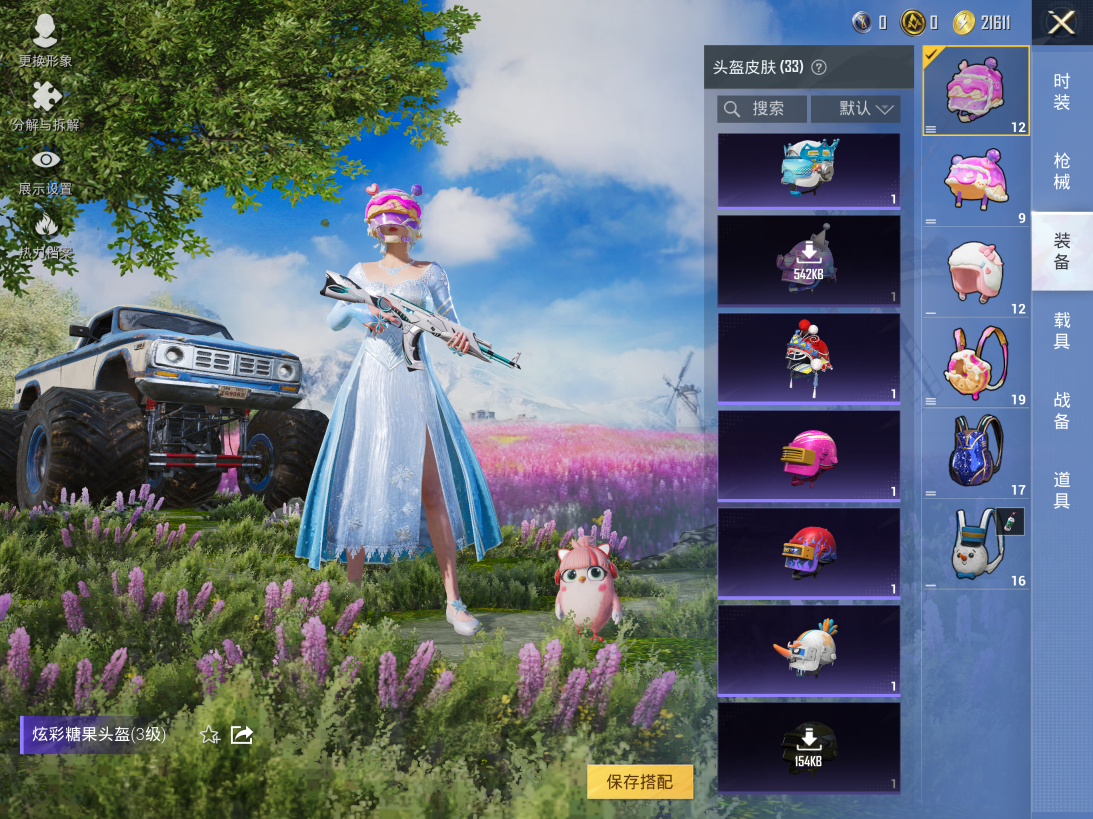Select the 载具 tab
This screenshot has width=1093, height=819.
[x=1061, y=331]
